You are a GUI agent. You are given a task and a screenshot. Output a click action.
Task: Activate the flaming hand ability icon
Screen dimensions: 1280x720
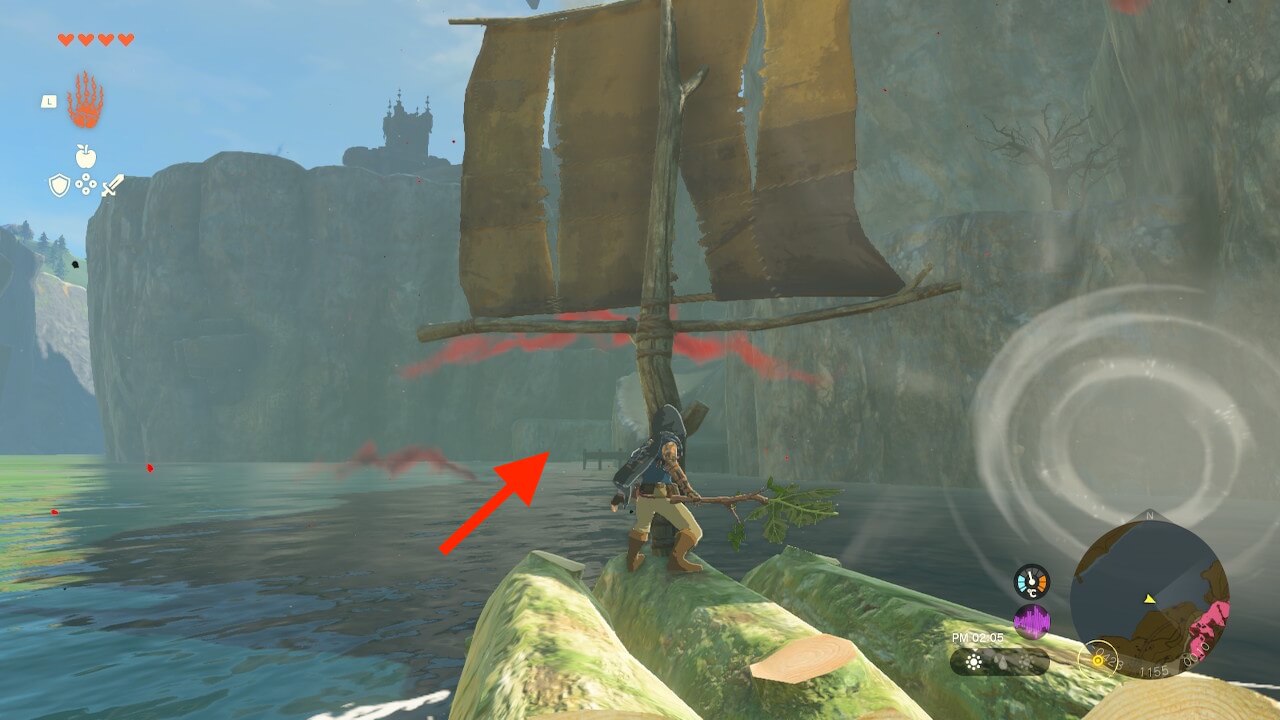click(x=85, y=101)
